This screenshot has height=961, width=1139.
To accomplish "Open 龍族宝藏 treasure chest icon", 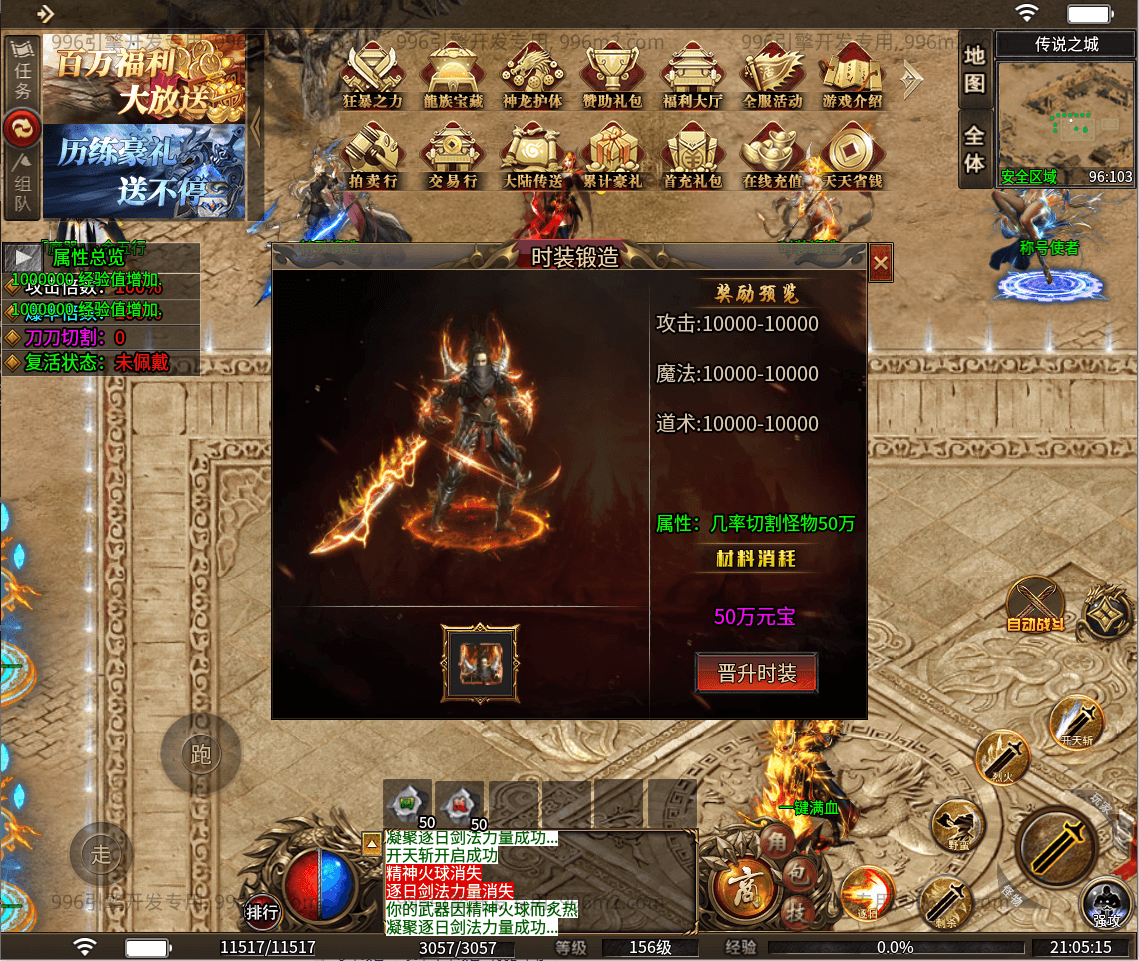I will coord(452,76).
